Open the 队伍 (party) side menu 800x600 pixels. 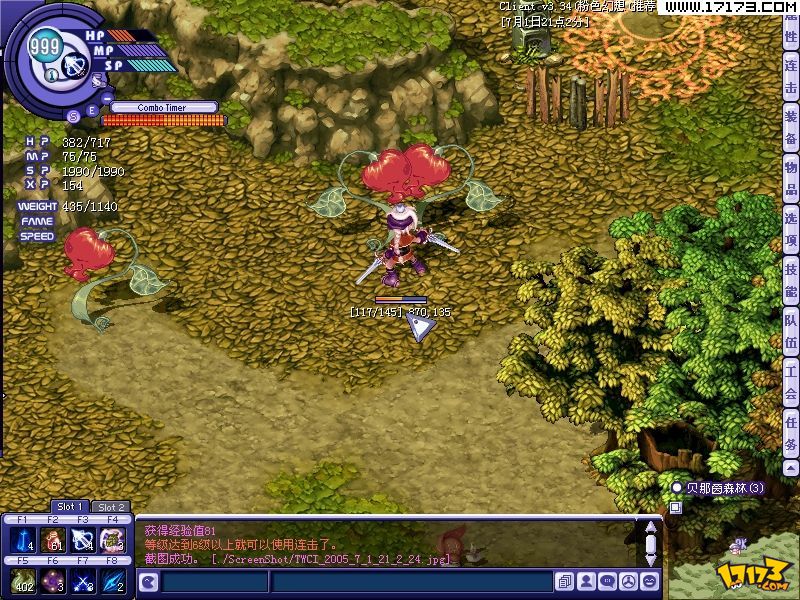coord(791,333)
